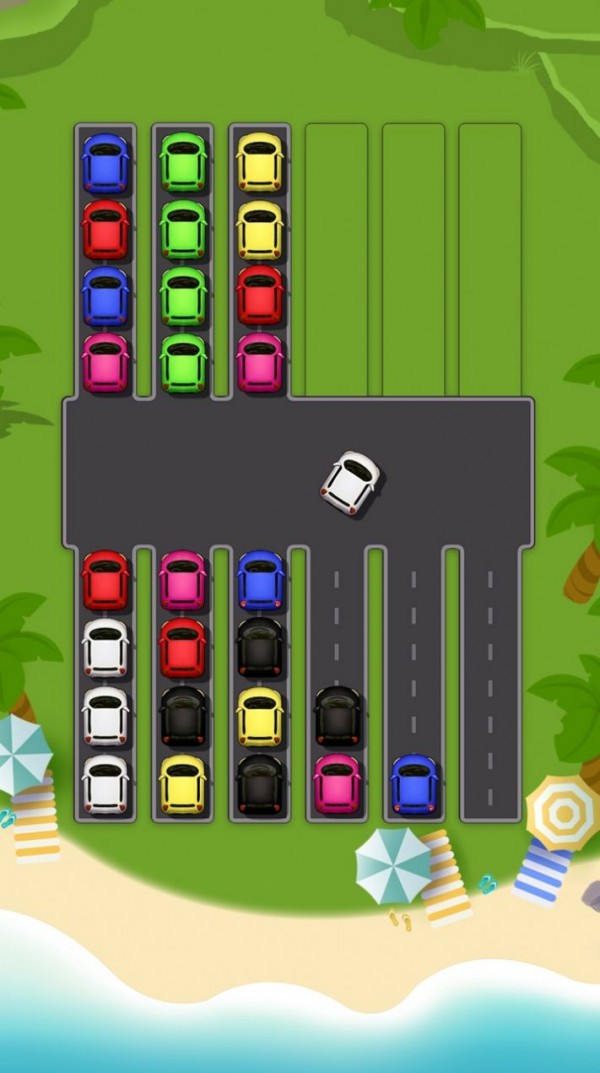Pick the empty bottom lane with dashed line
600x1073 pixels.
pos(490,684)
